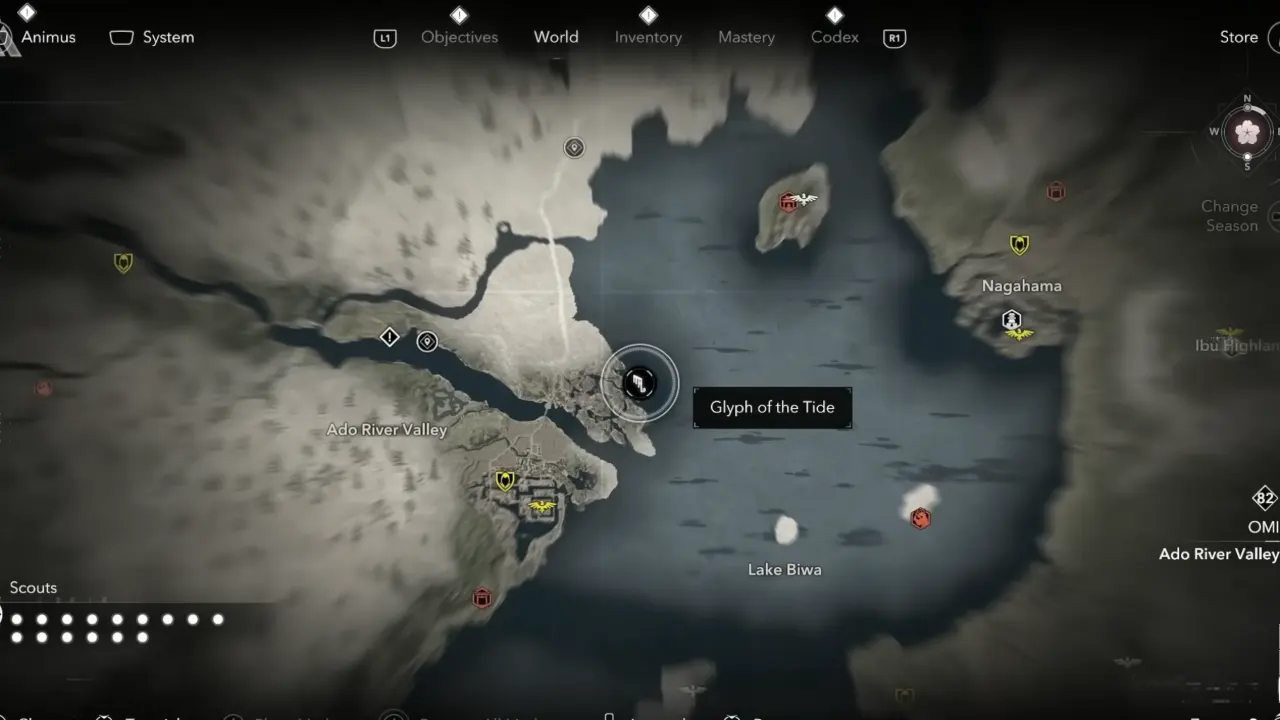Open the Animus menu
Image resolution: width=1280 pixels, height=720 pixels.
tap(49, 37)
